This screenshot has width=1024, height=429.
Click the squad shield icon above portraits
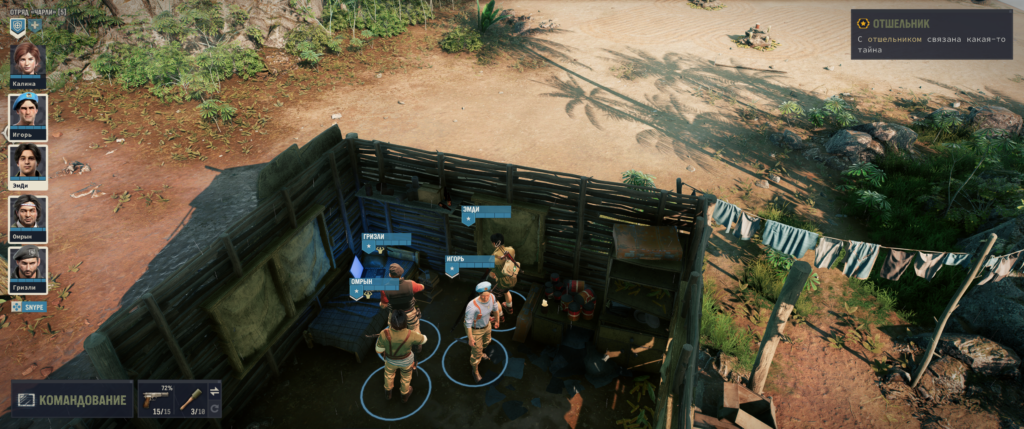[17, 27]
